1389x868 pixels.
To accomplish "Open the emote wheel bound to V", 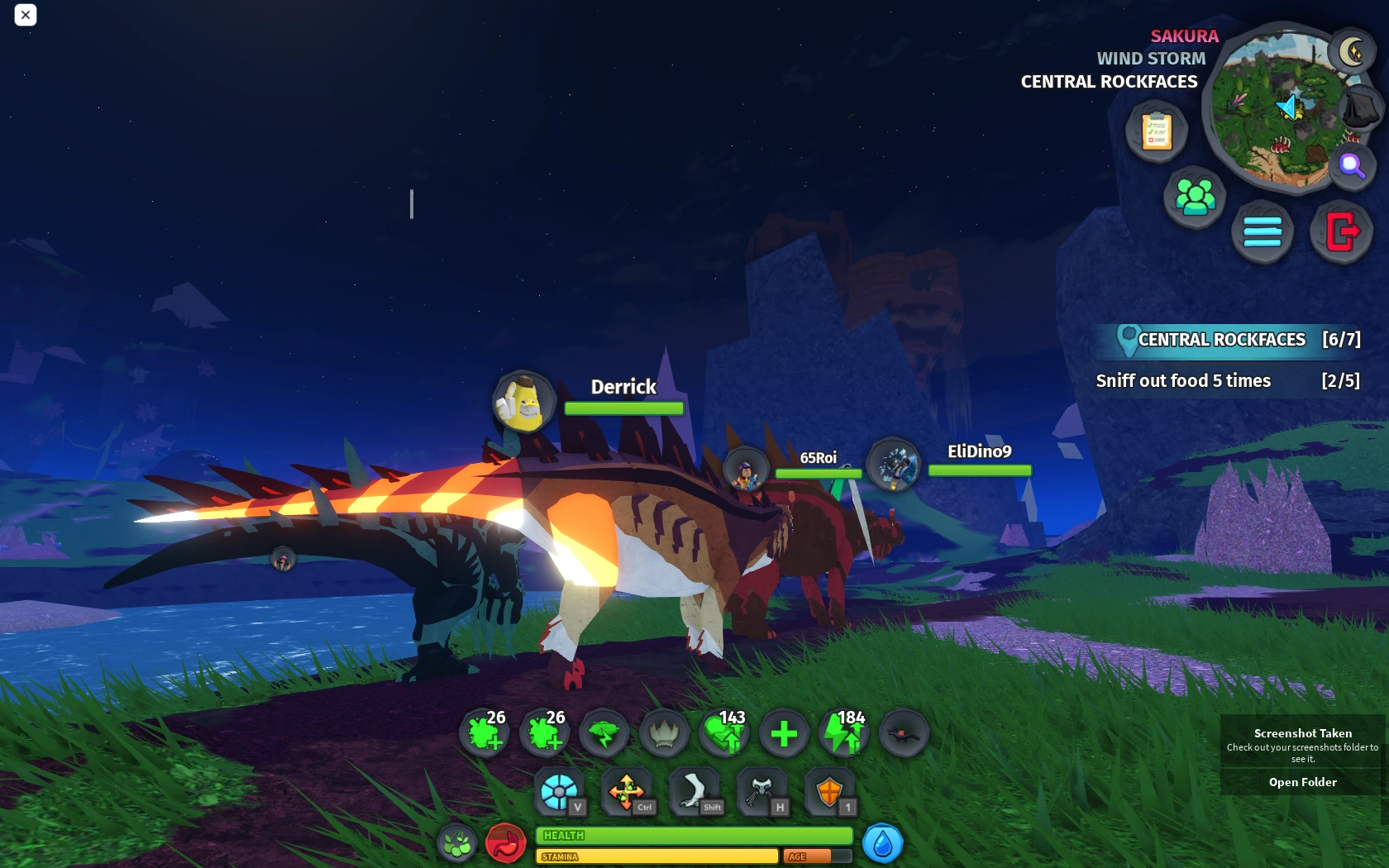I will point(560,790).
